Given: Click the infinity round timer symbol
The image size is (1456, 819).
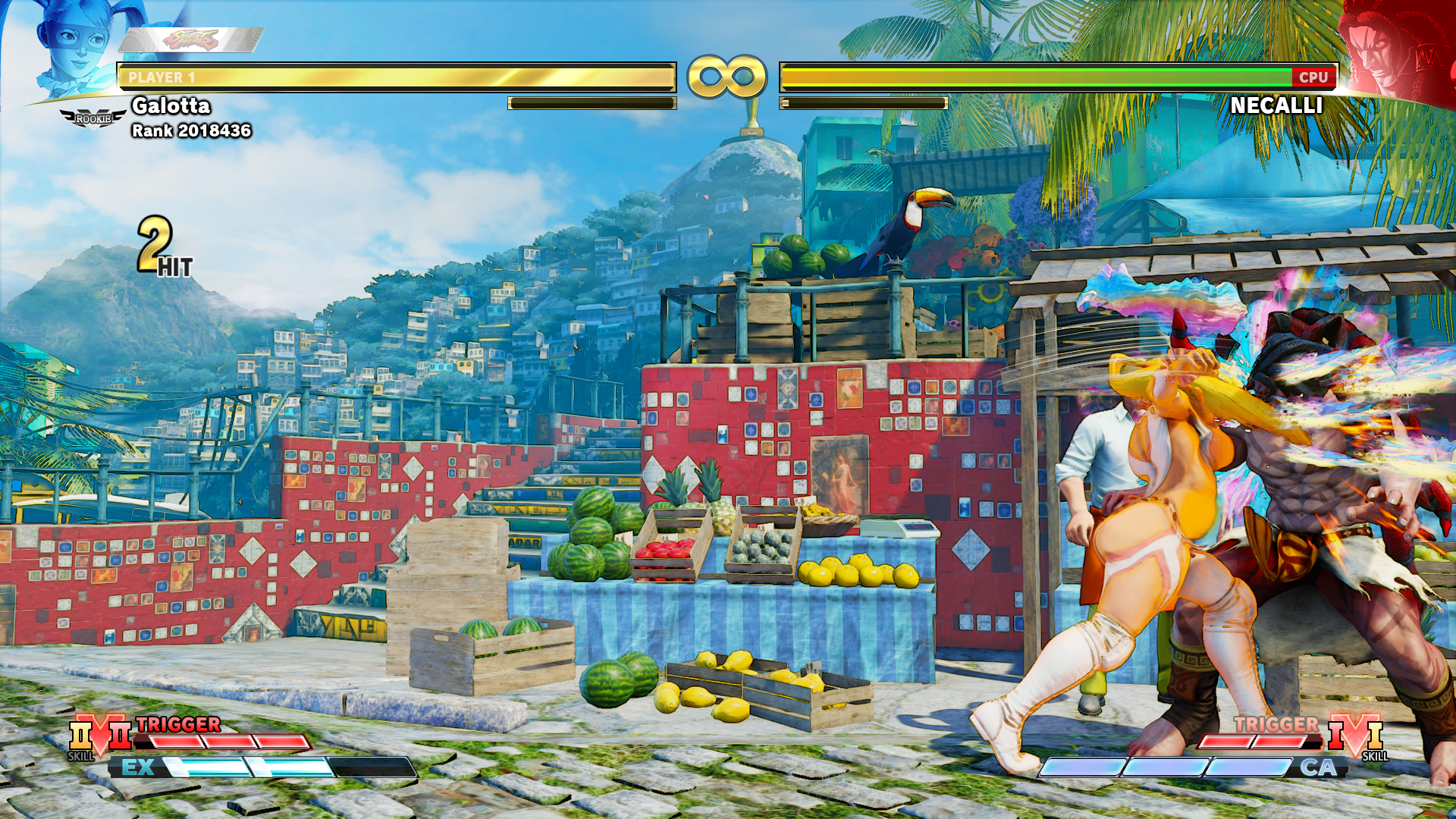Looking at the screenshot, I should pos(726,74).
